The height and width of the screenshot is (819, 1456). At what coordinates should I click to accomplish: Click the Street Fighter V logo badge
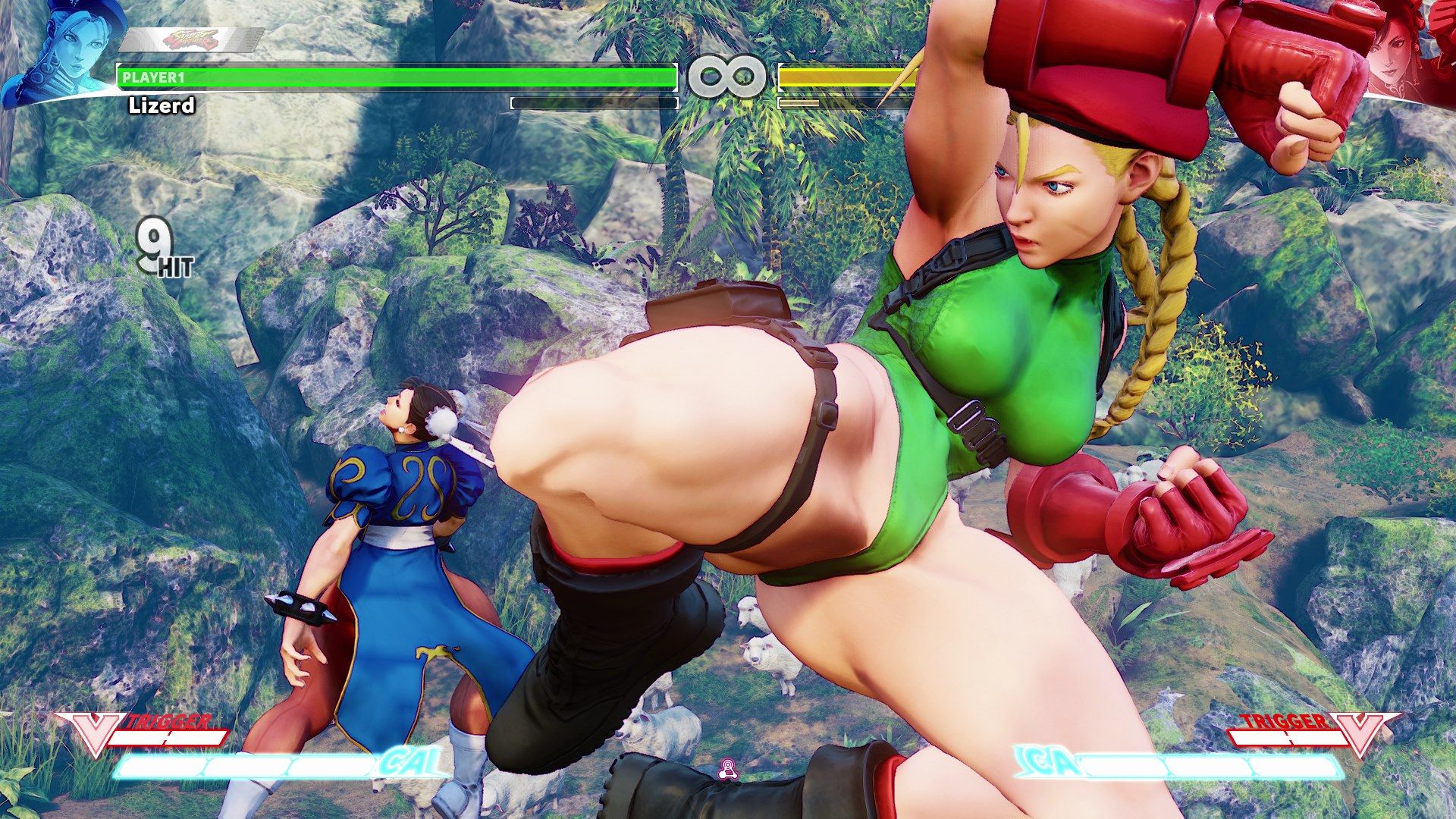pos(190,39)
